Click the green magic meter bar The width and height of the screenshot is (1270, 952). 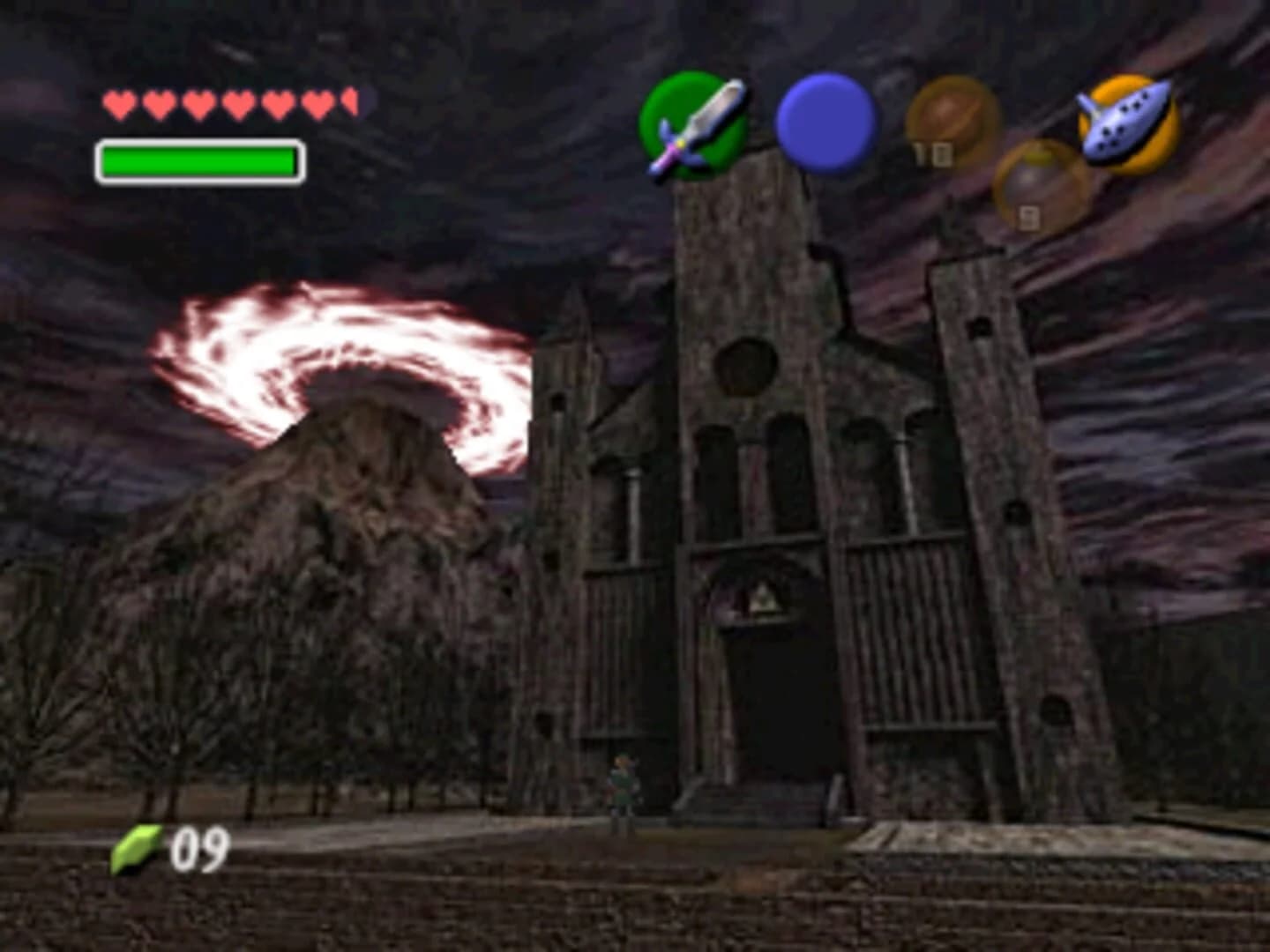coord(198,161)
